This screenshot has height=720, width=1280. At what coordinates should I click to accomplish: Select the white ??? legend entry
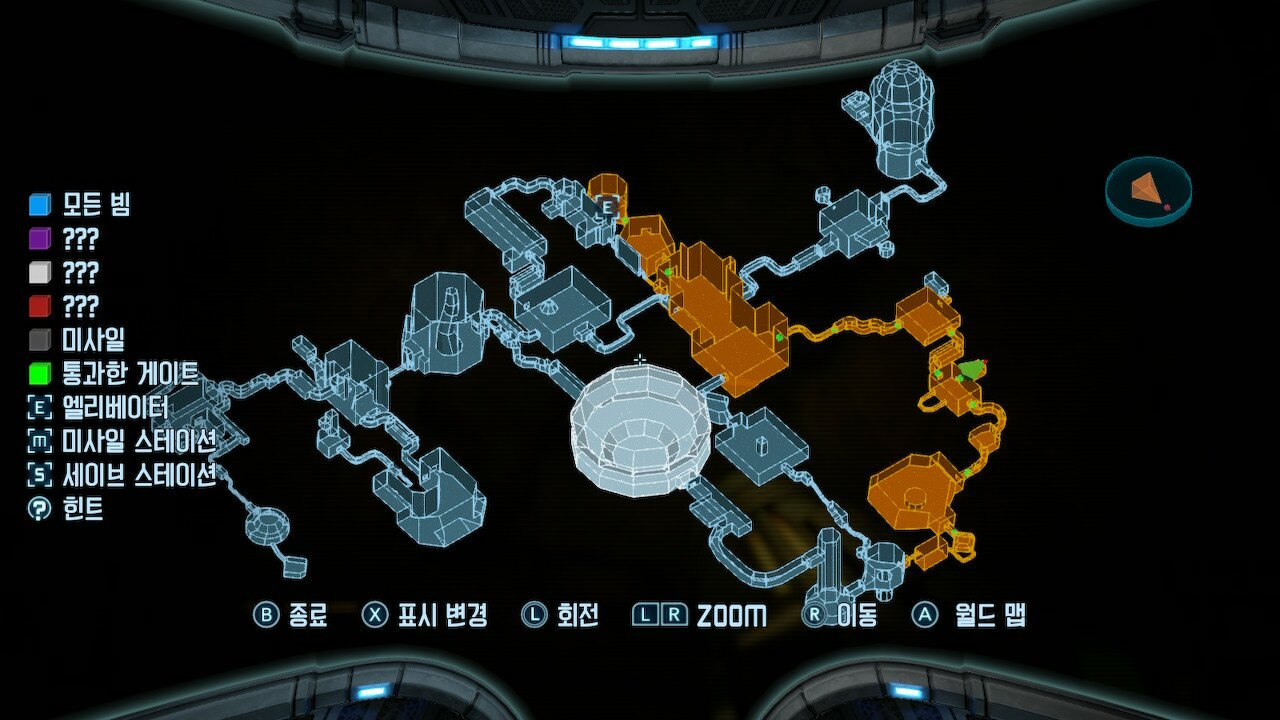(65, 272)
